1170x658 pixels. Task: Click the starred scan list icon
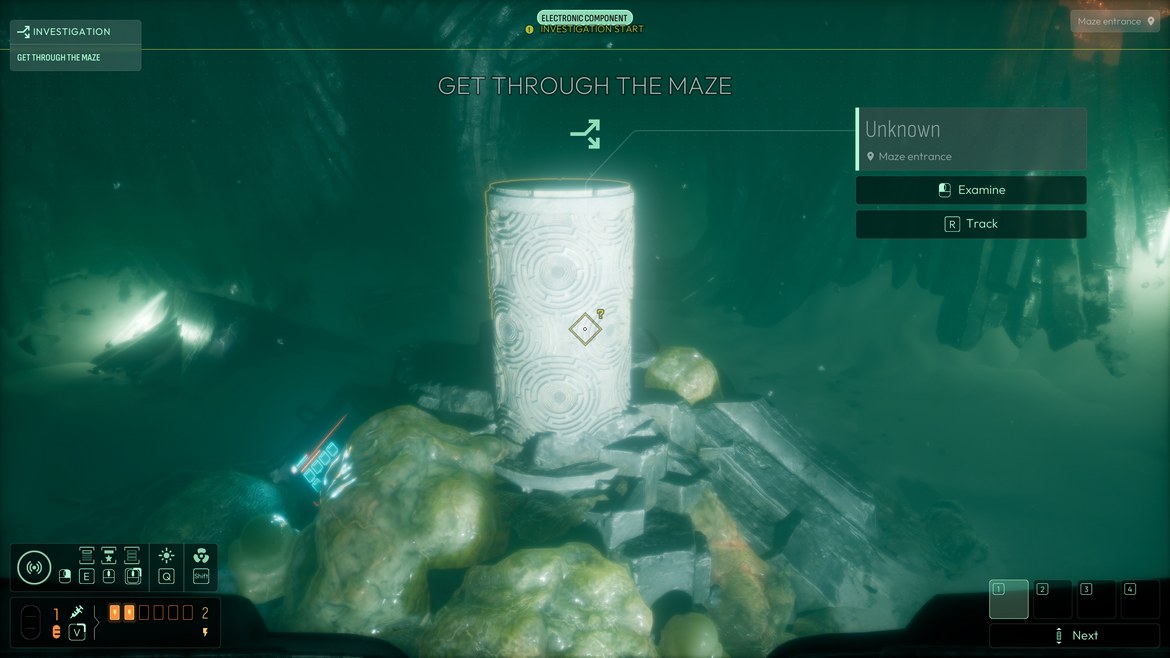[x=109, y=556]
